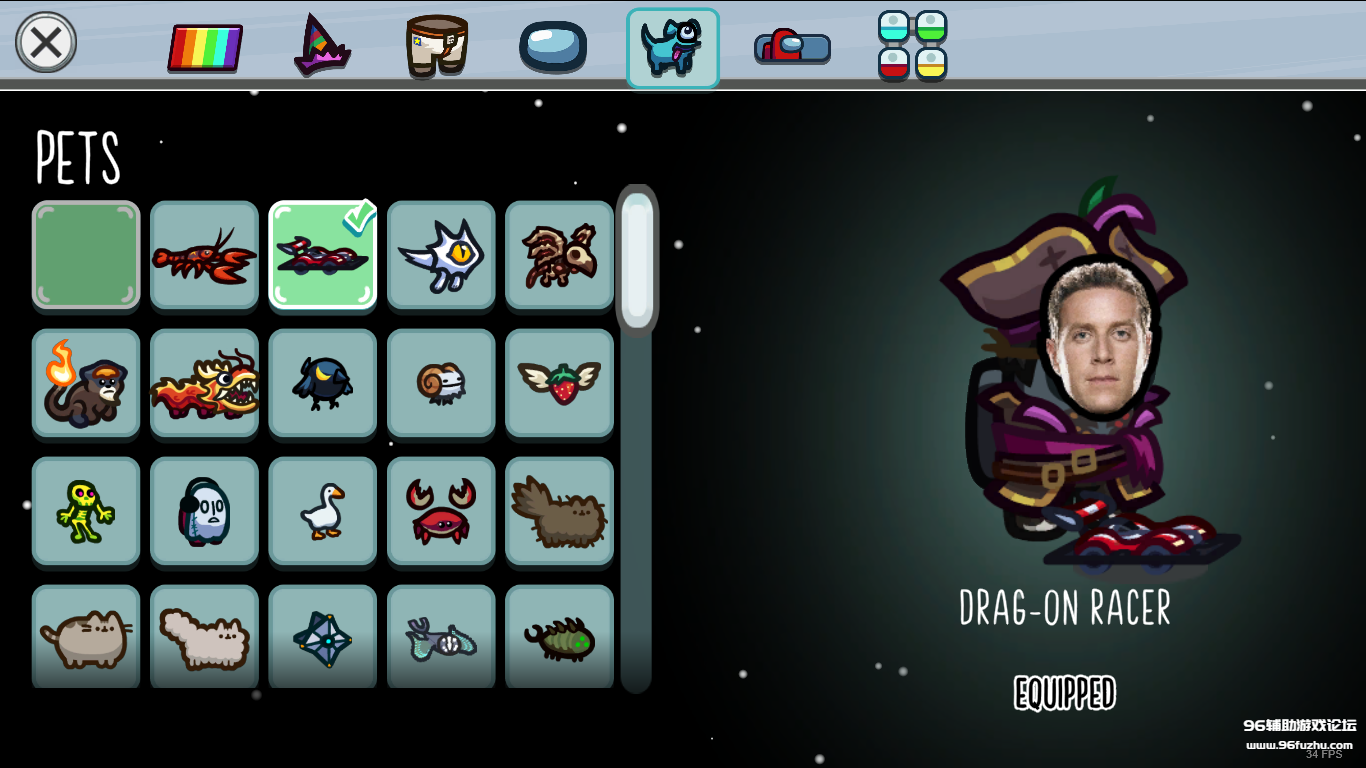This screenshot has width=1366, height=768.
Task: Select the blue dog pets tab
Action: point(672,48)
